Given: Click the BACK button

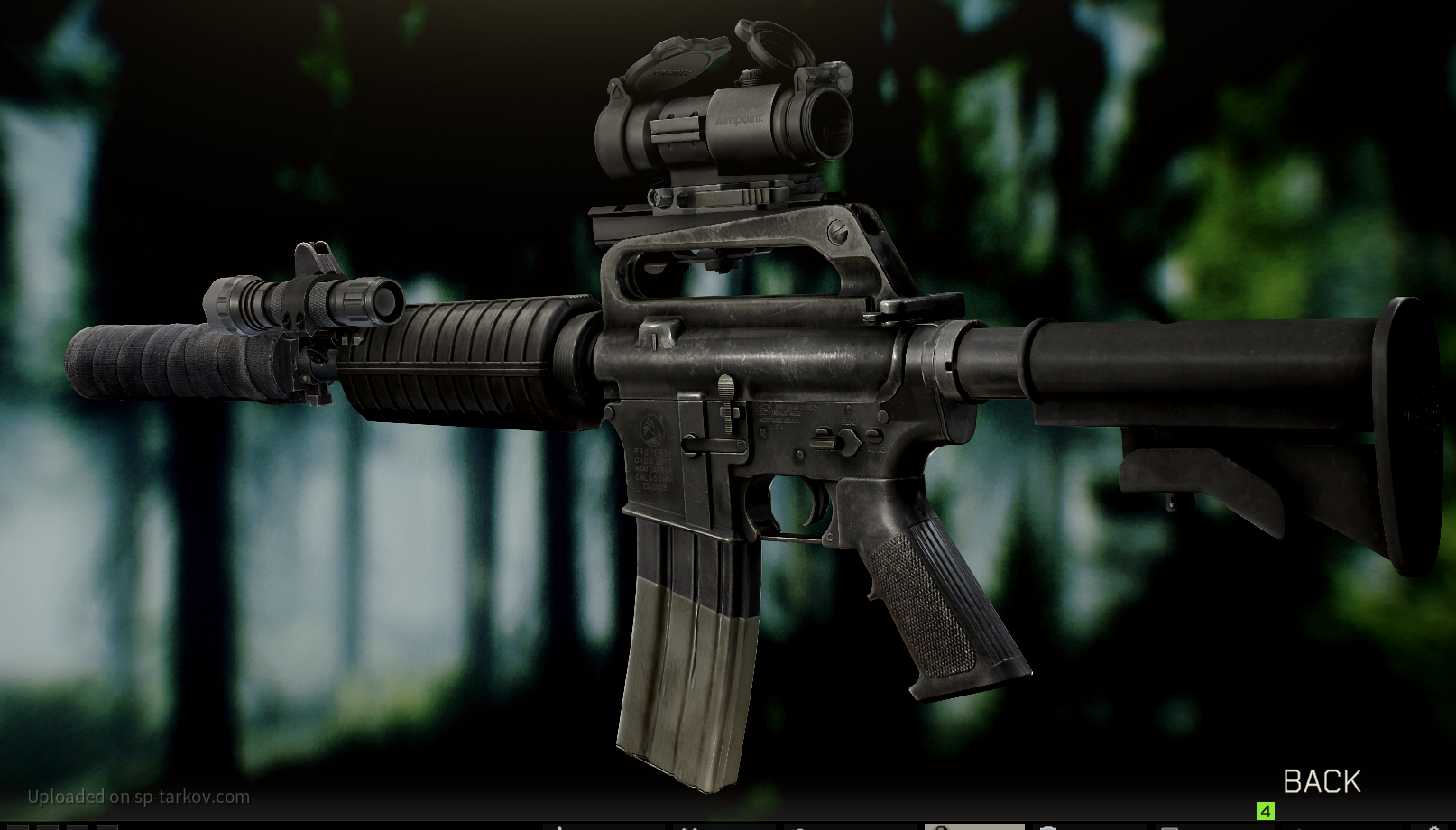Looking at the screenshot, I should tap(1321, 781).
